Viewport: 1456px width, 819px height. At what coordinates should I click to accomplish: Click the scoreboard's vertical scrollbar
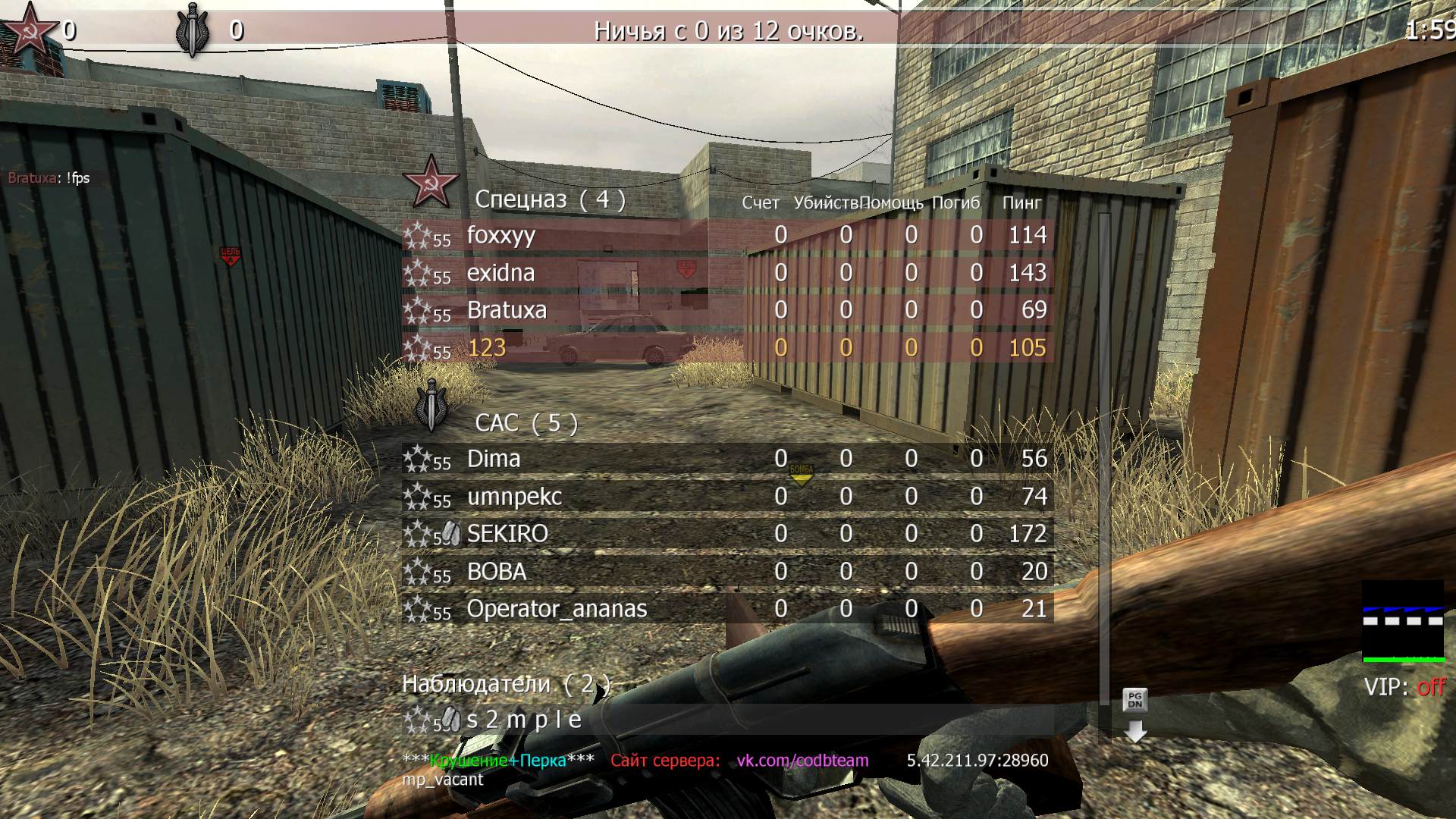1104,455
